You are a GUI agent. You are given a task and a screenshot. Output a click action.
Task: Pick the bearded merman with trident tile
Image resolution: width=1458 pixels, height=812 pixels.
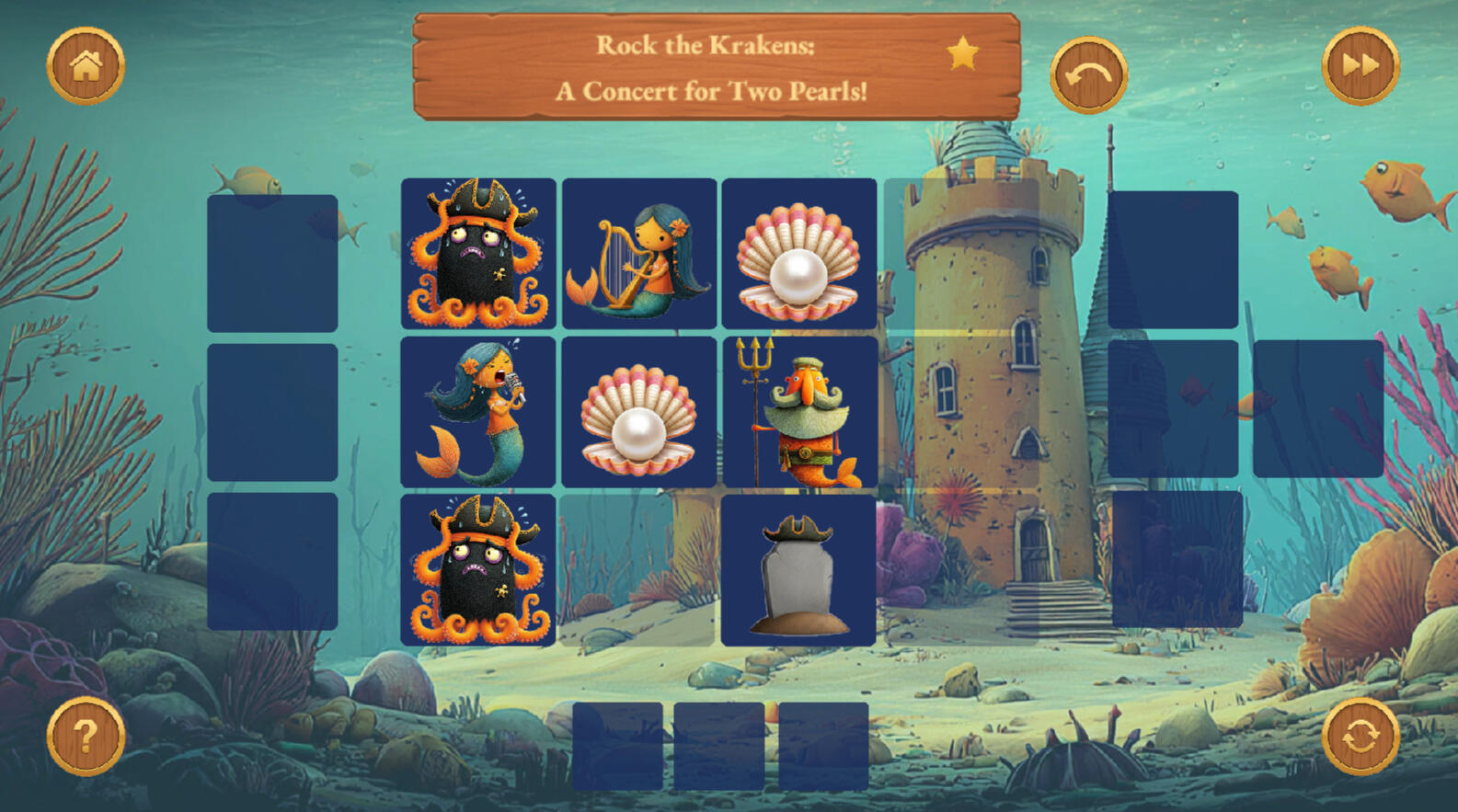tap(799, 411)
